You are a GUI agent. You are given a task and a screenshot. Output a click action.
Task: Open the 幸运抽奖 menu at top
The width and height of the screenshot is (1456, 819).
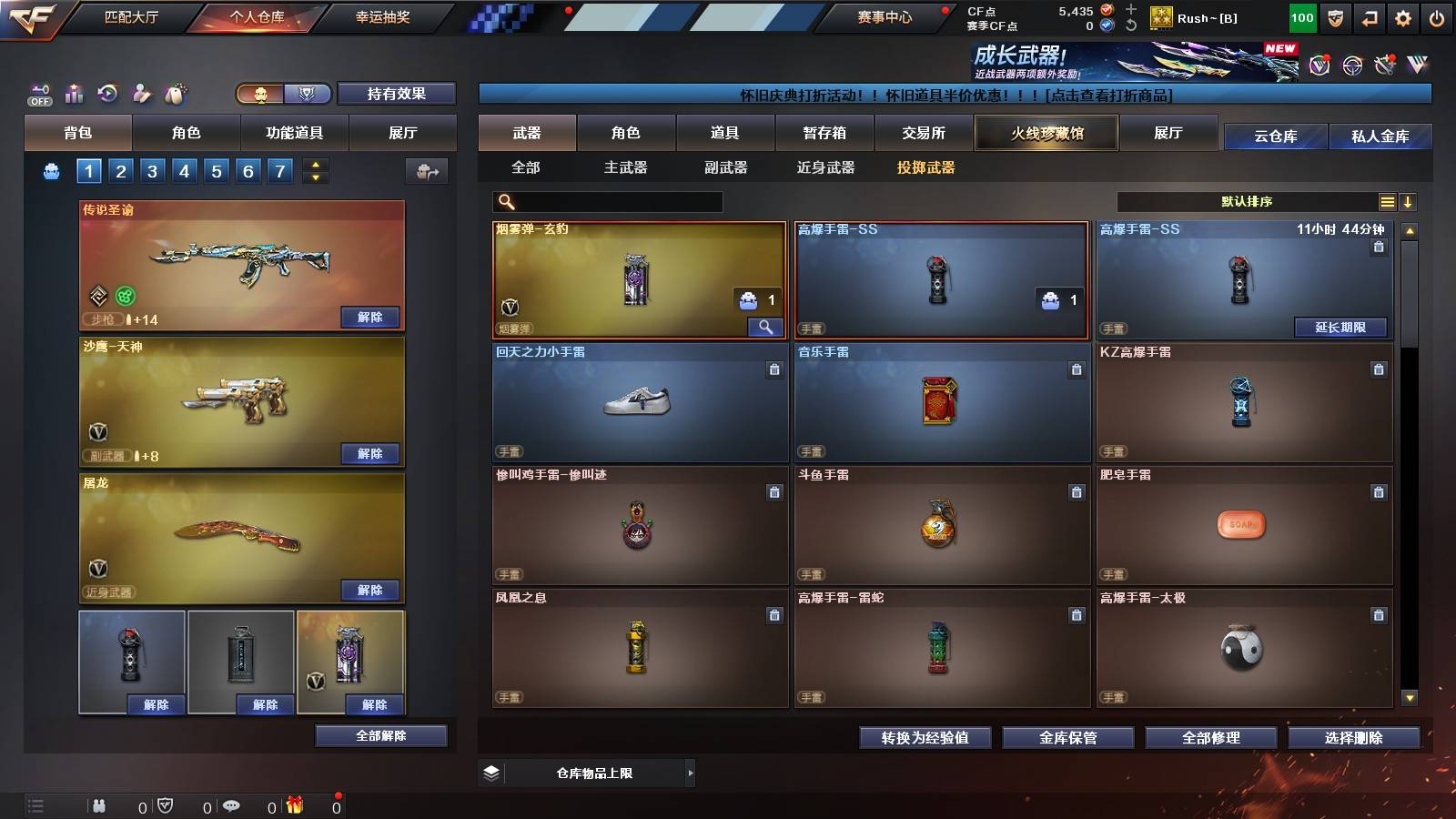[x=382, y=16]
